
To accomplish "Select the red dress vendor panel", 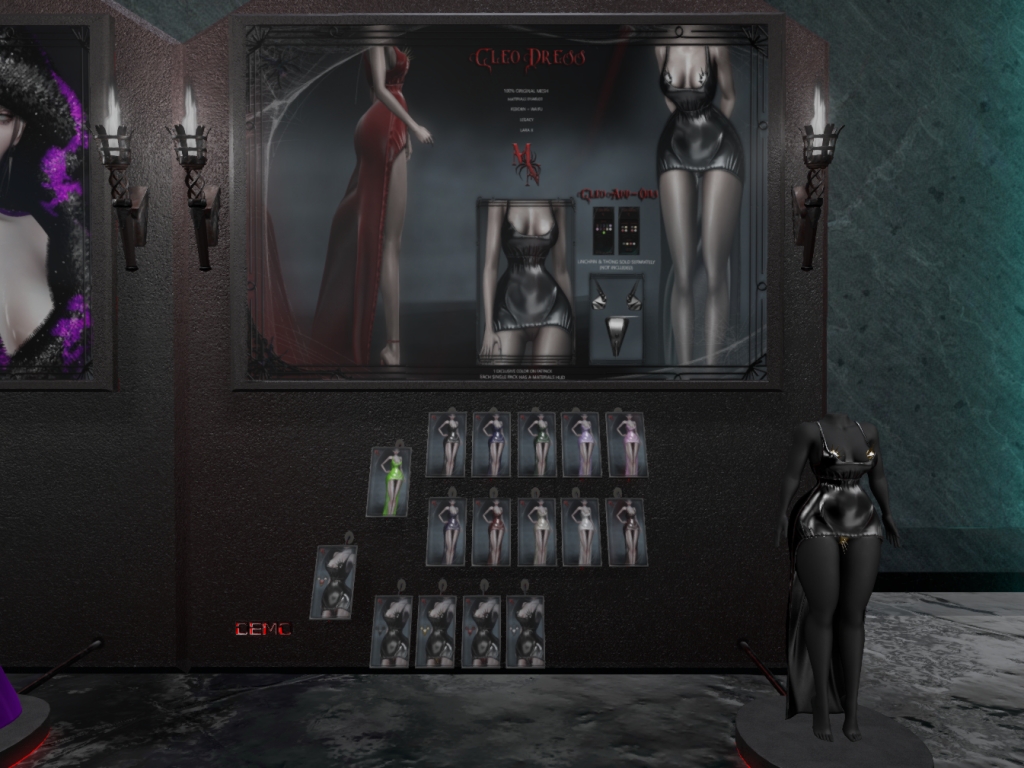I will click(x=493, y=531).
